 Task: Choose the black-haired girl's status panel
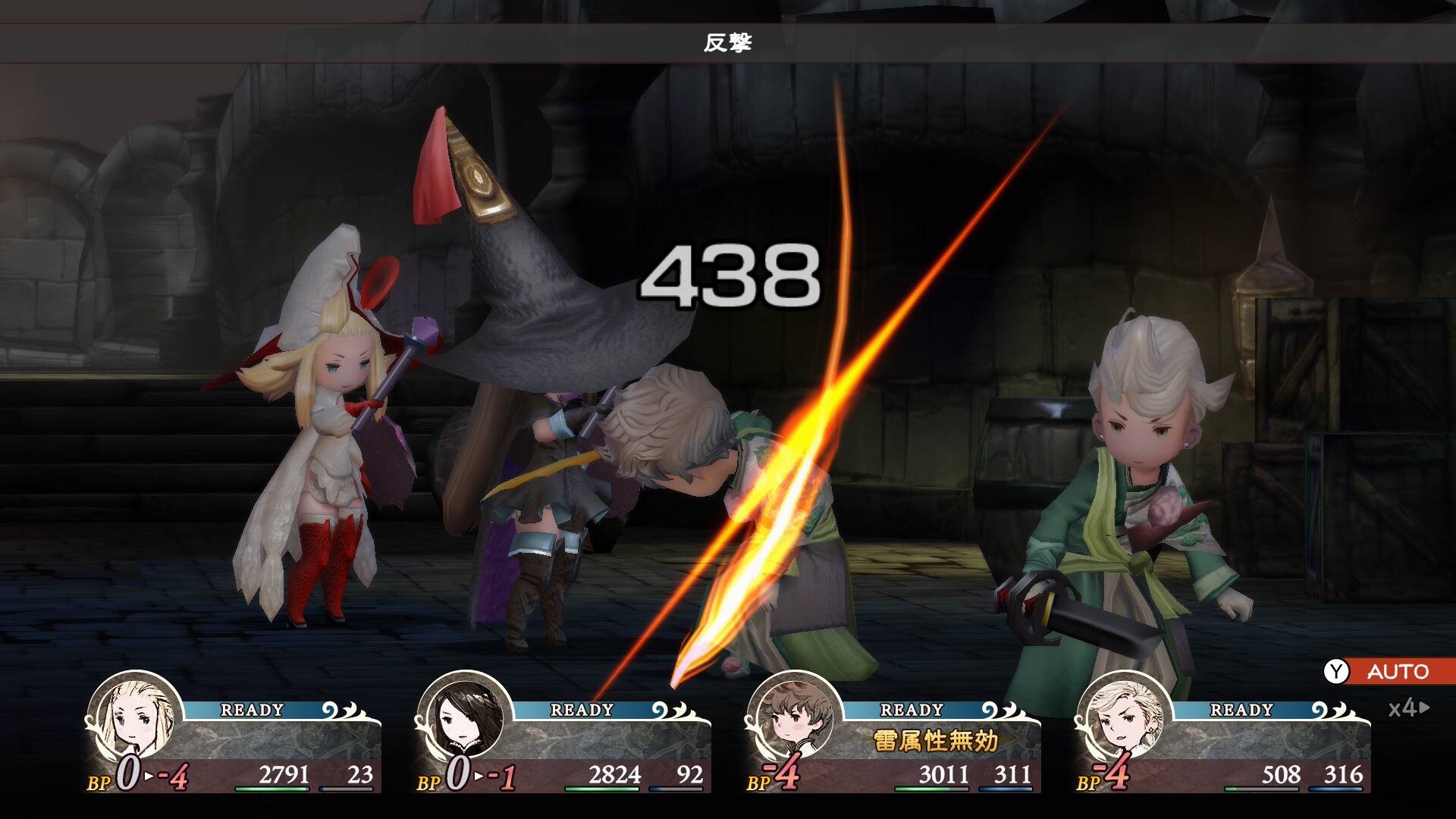(x=565, y=739)
